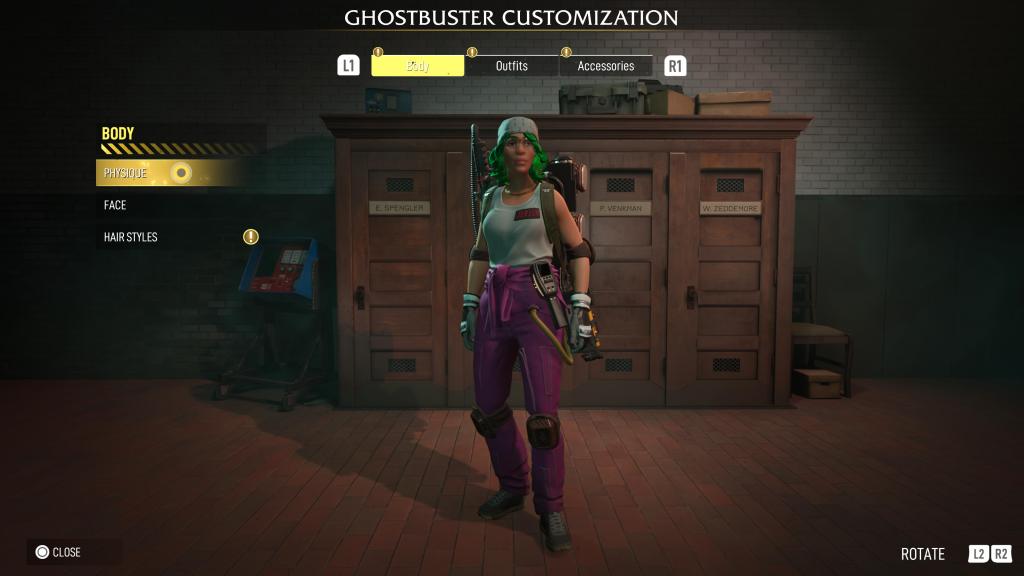Open the Hair Styles option
The height and width of the screenshot is (576, 1024).
coord(131,237)
